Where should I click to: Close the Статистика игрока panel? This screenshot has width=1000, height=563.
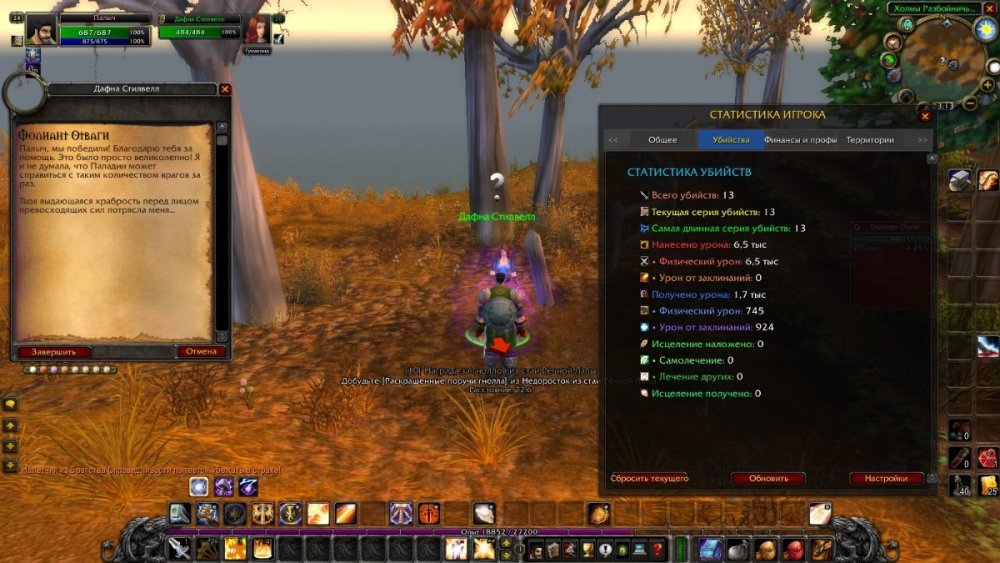[x=928, y=115]
